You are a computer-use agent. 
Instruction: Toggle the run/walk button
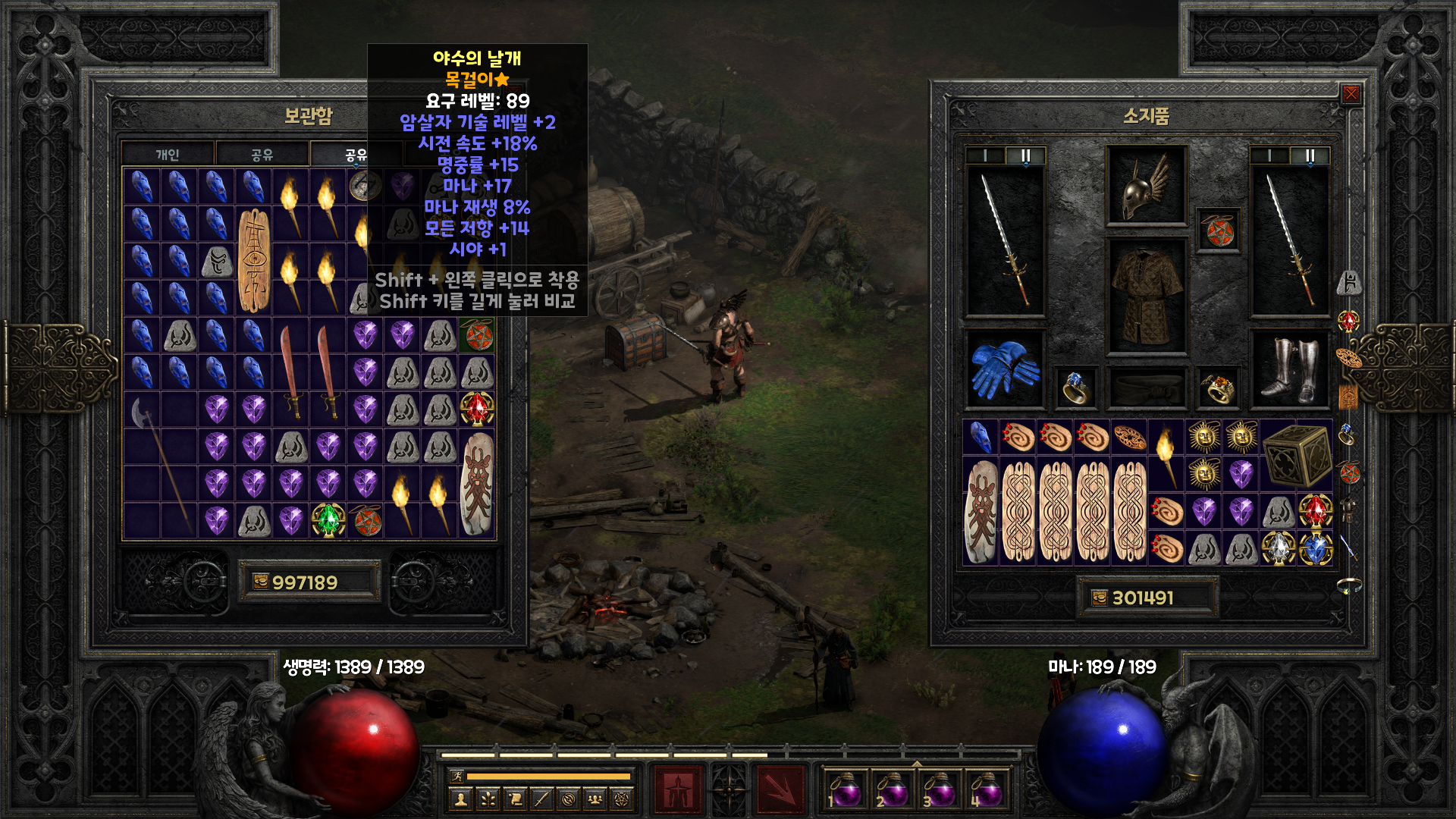457,776
